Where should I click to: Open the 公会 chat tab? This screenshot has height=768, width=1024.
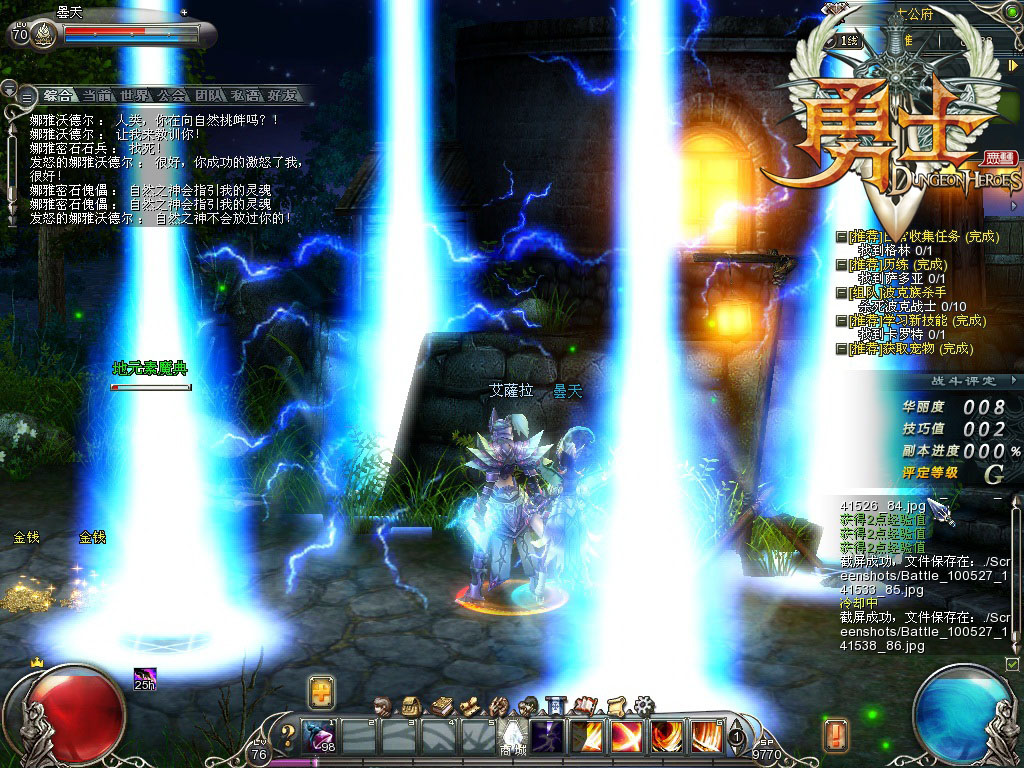pos(172,96)
